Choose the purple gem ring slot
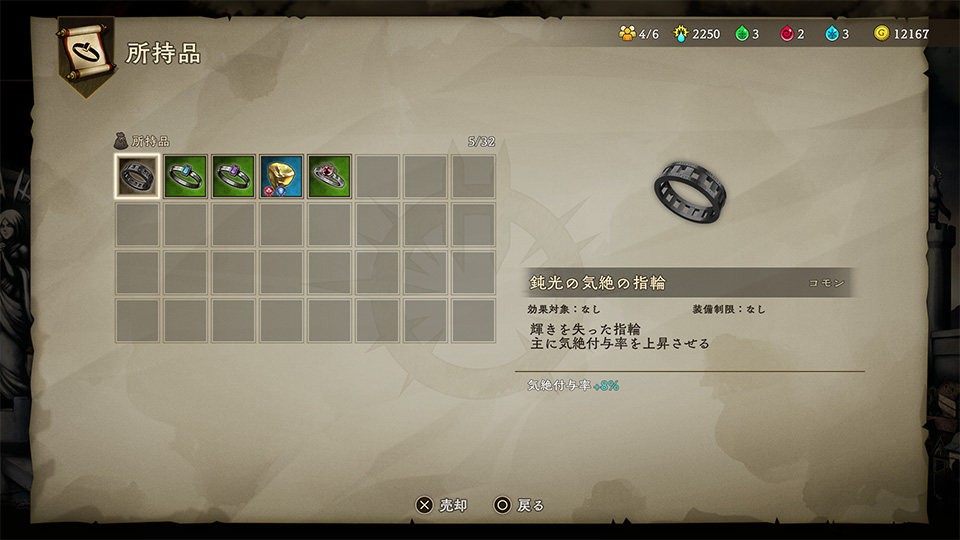 (233, 177)
